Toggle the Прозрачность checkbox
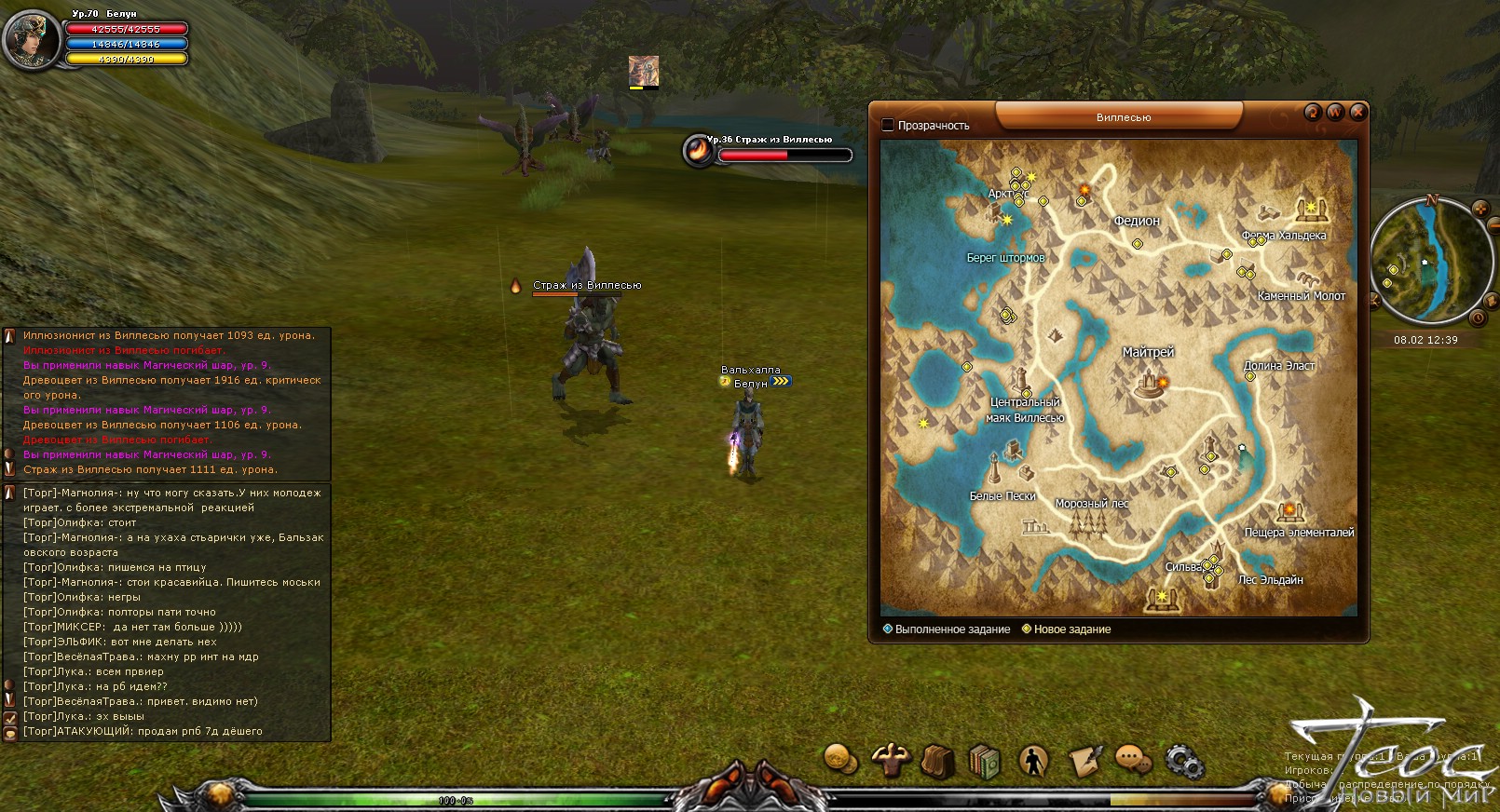Image resolution: width=1500 pixels, height=812 pixels. 888,125
